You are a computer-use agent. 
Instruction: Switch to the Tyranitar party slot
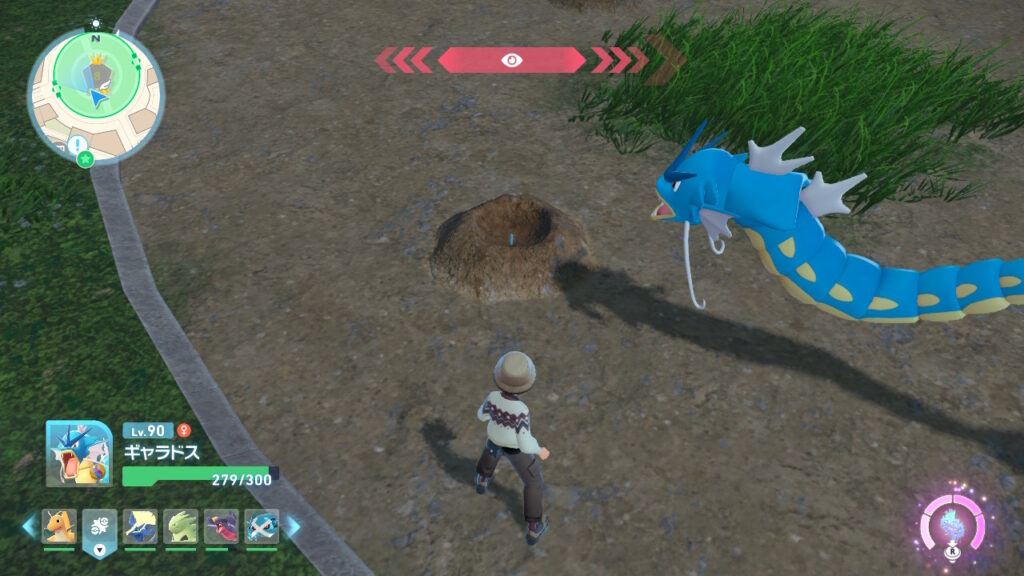(x=181, y=527)
